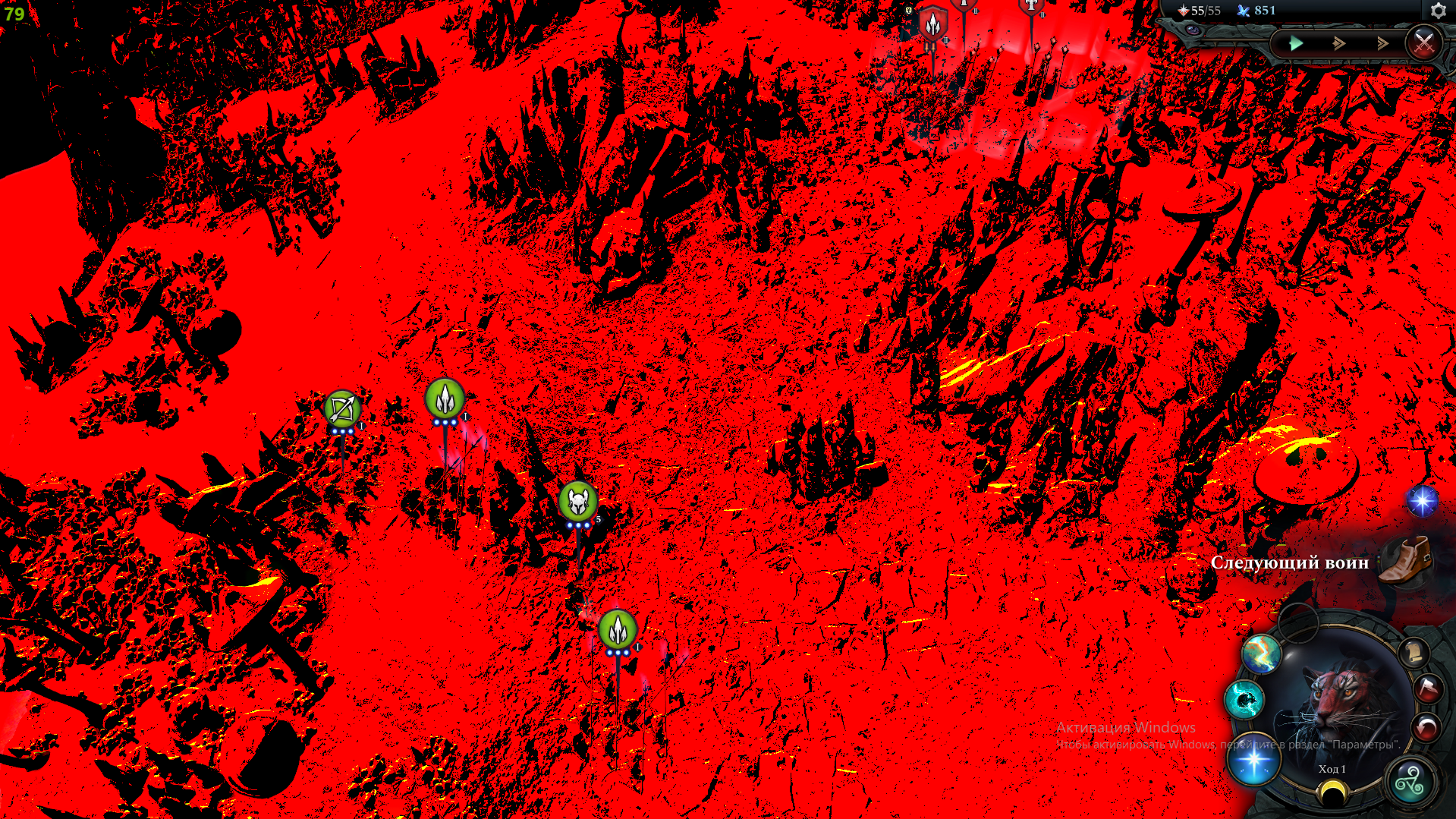Click the upper crystal spire unit marker

445,398
